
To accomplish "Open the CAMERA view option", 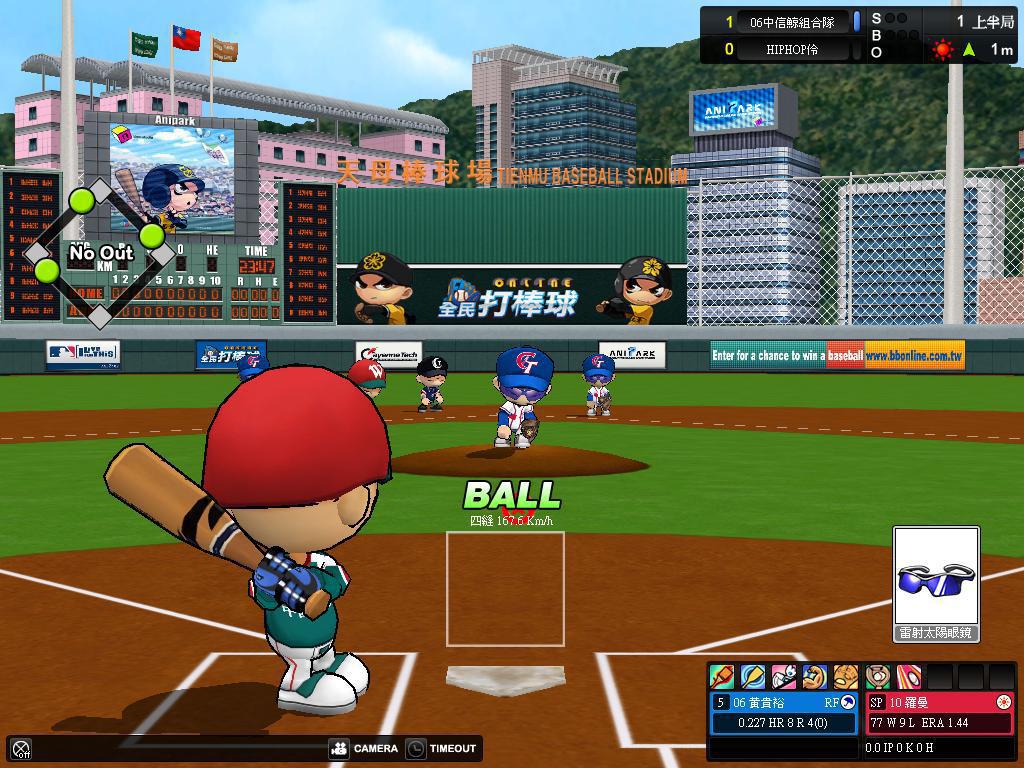I will [x=365, y=748].
